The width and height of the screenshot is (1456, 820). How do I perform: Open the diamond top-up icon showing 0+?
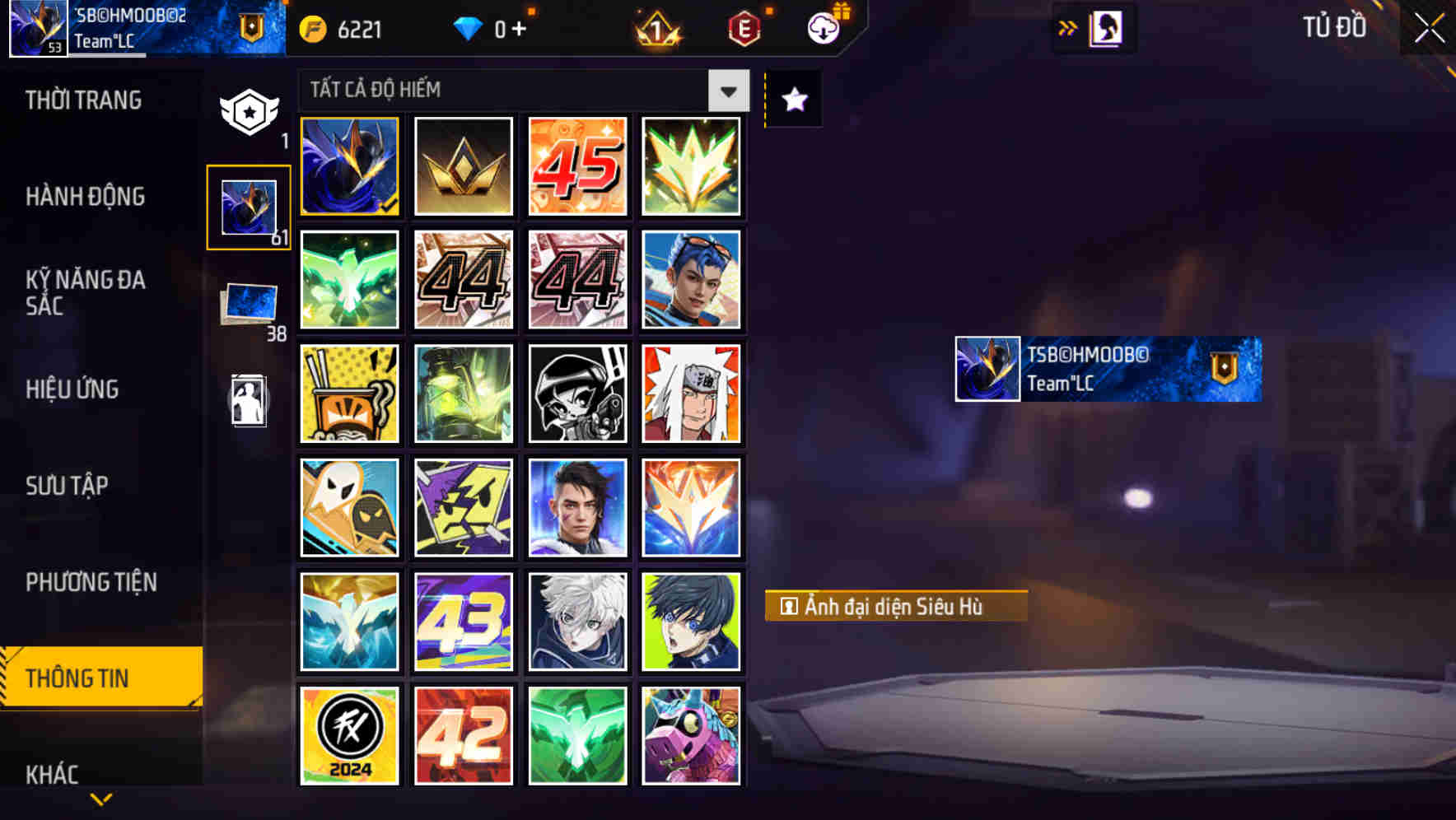[469, 28]
